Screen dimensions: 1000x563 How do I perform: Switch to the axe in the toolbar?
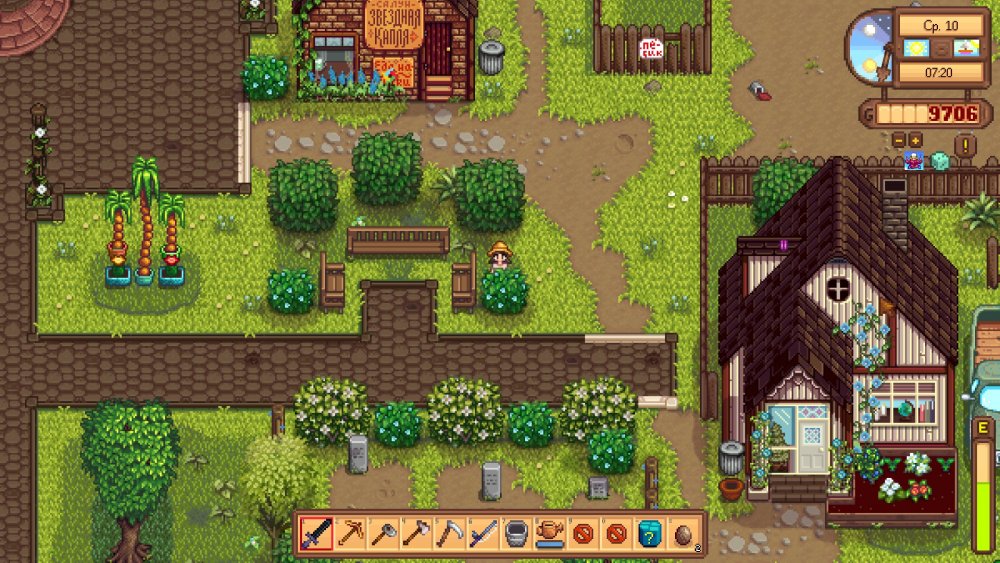pos(415,533)
